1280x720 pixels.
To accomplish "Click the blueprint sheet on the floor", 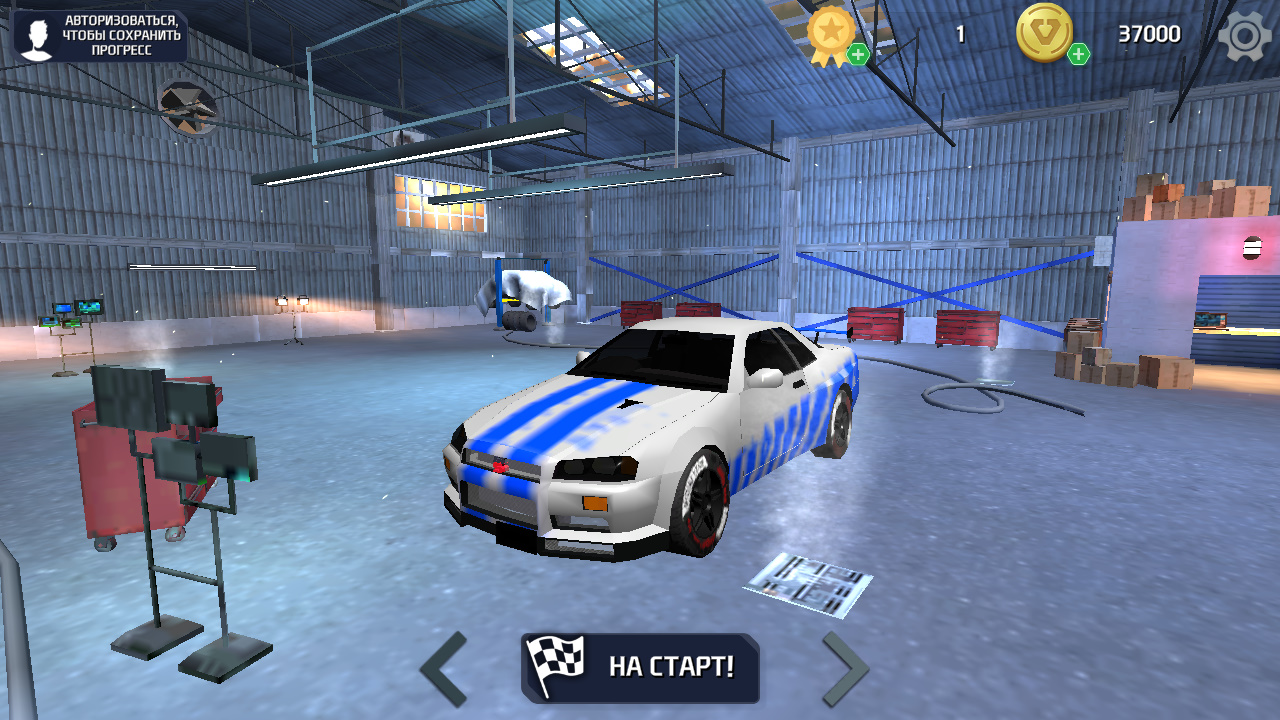I will tap(810, 583).
